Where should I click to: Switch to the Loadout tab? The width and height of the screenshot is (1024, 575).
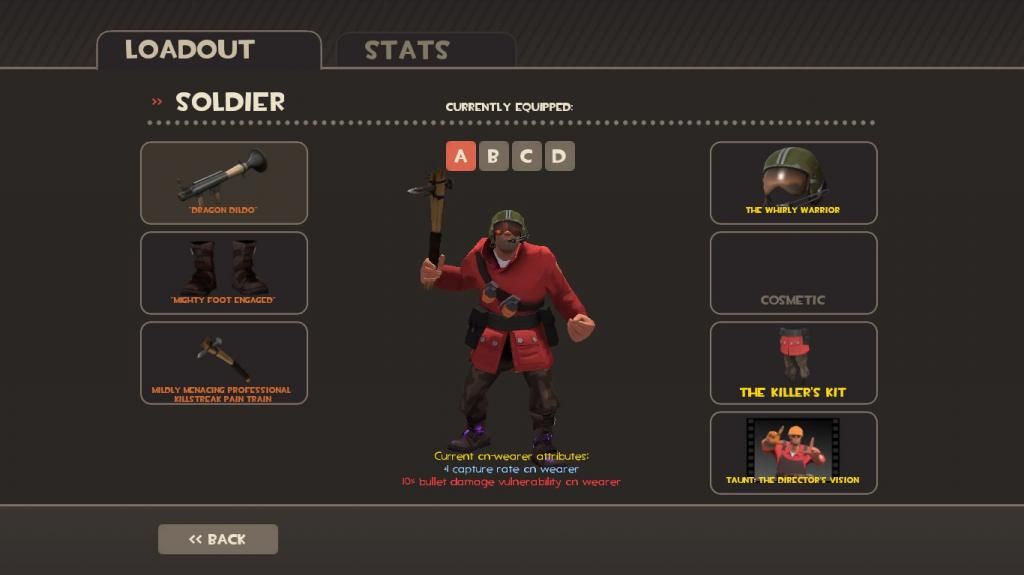(190, 50)
